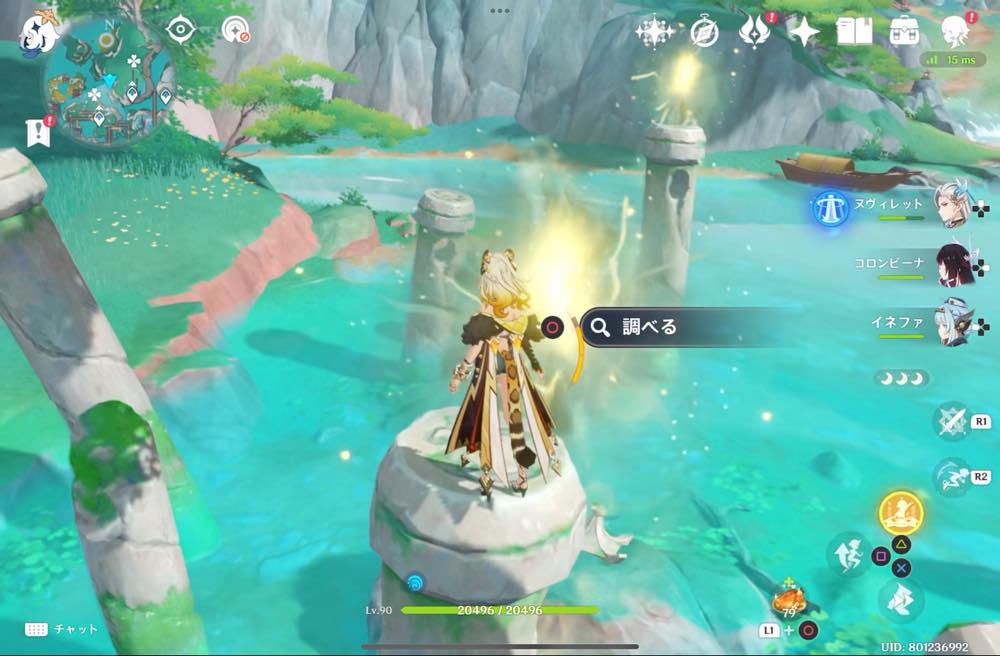
Task: Open the character profile icon at top right
Action: 957,30
